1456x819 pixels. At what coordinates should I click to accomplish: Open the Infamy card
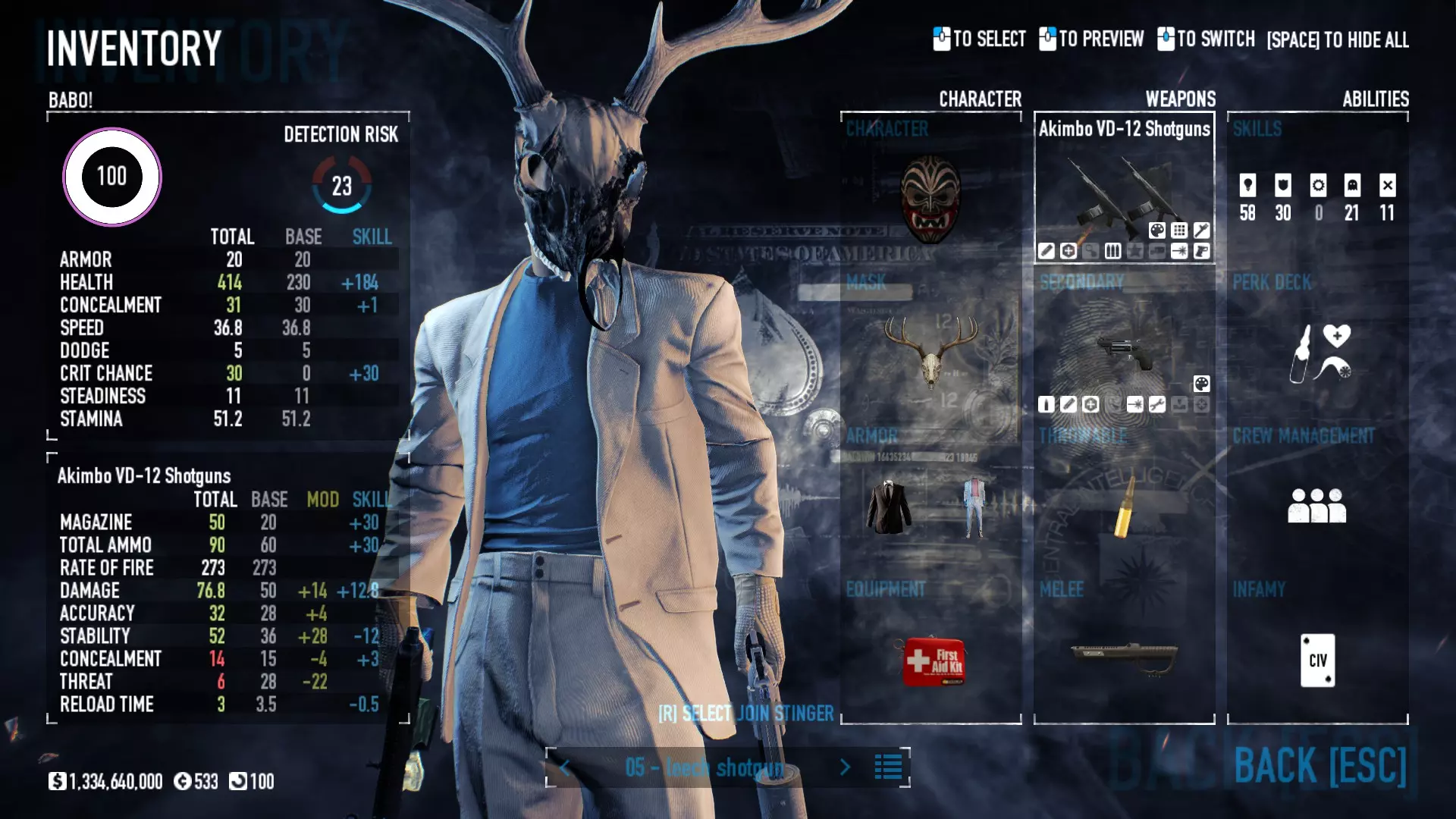pos(1317,660)
